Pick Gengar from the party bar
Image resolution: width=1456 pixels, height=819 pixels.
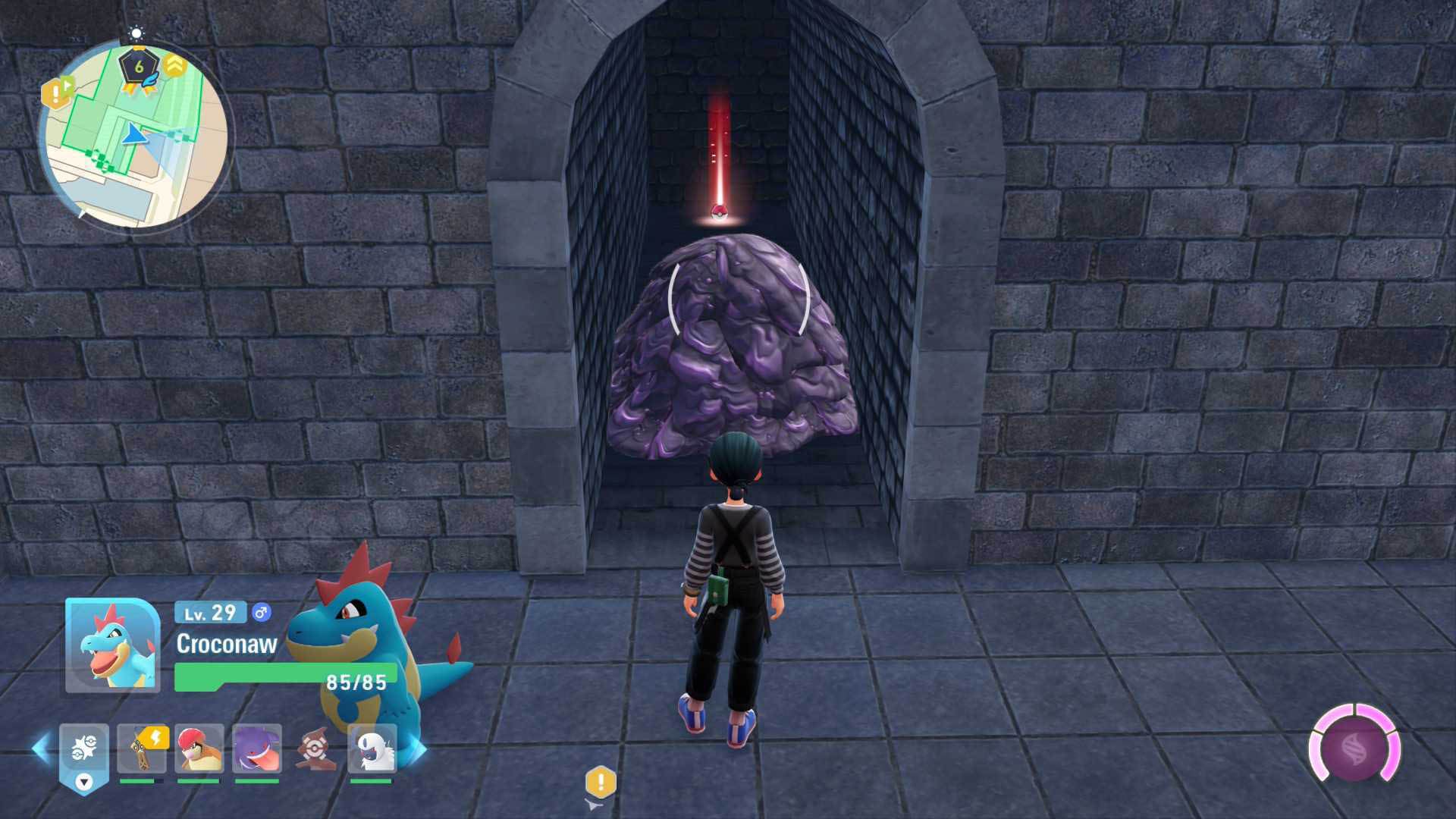coord(257,749)
